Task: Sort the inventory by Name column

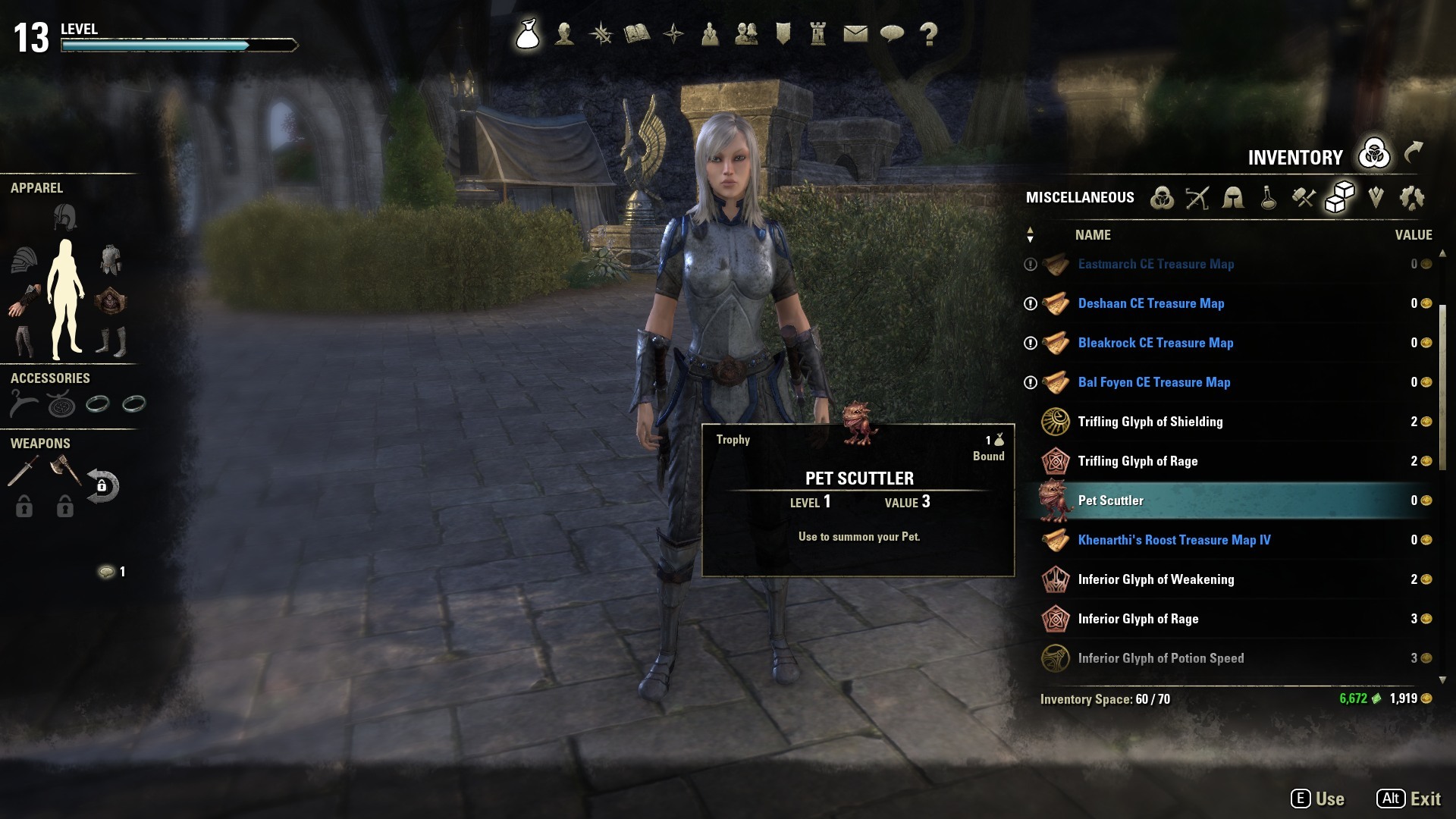Action: pos(1093,235)
